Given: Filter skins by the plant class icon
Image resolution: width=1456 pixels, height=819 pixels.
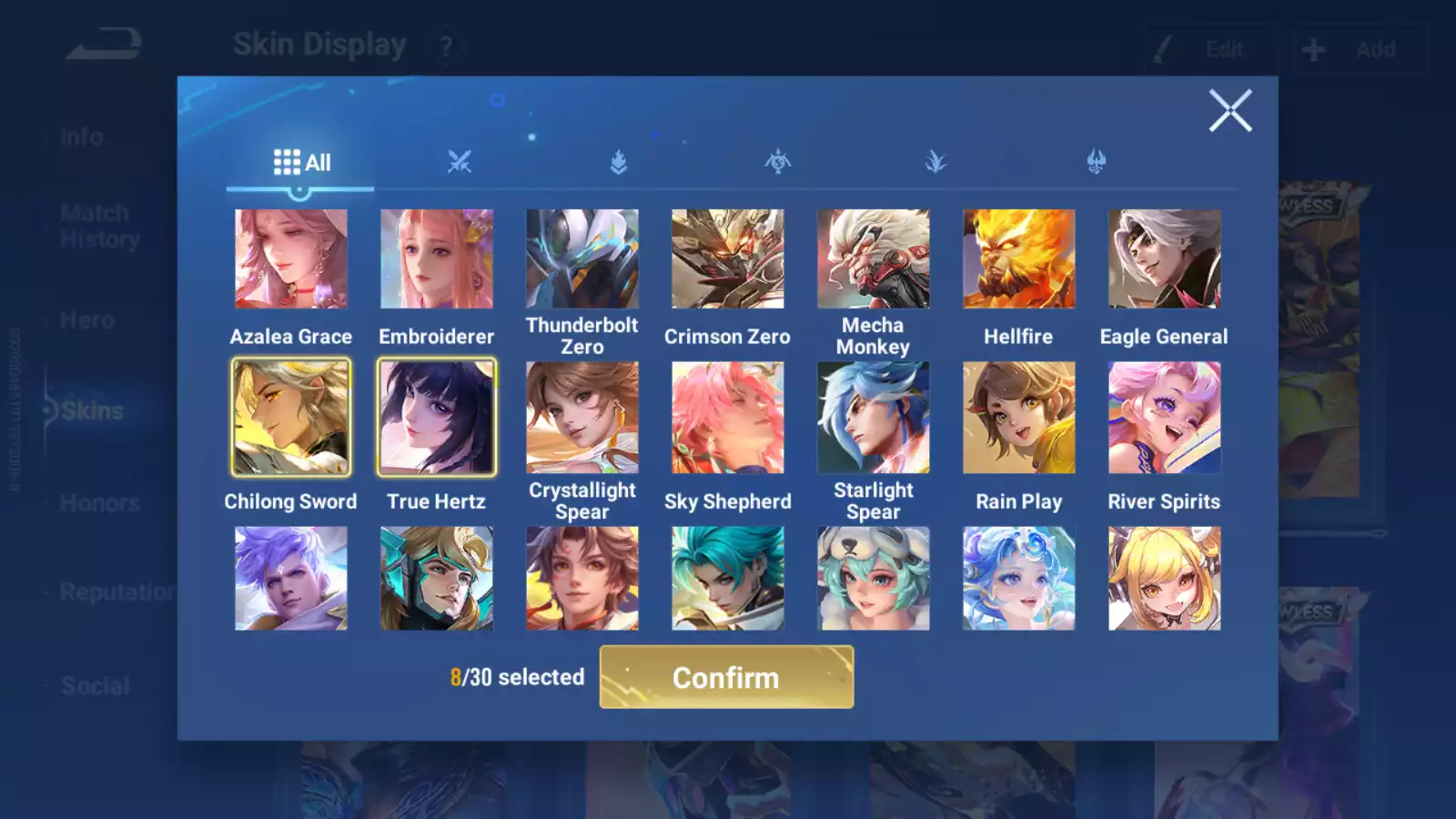Looking at the screenshot, I should [x=936, y=162].
